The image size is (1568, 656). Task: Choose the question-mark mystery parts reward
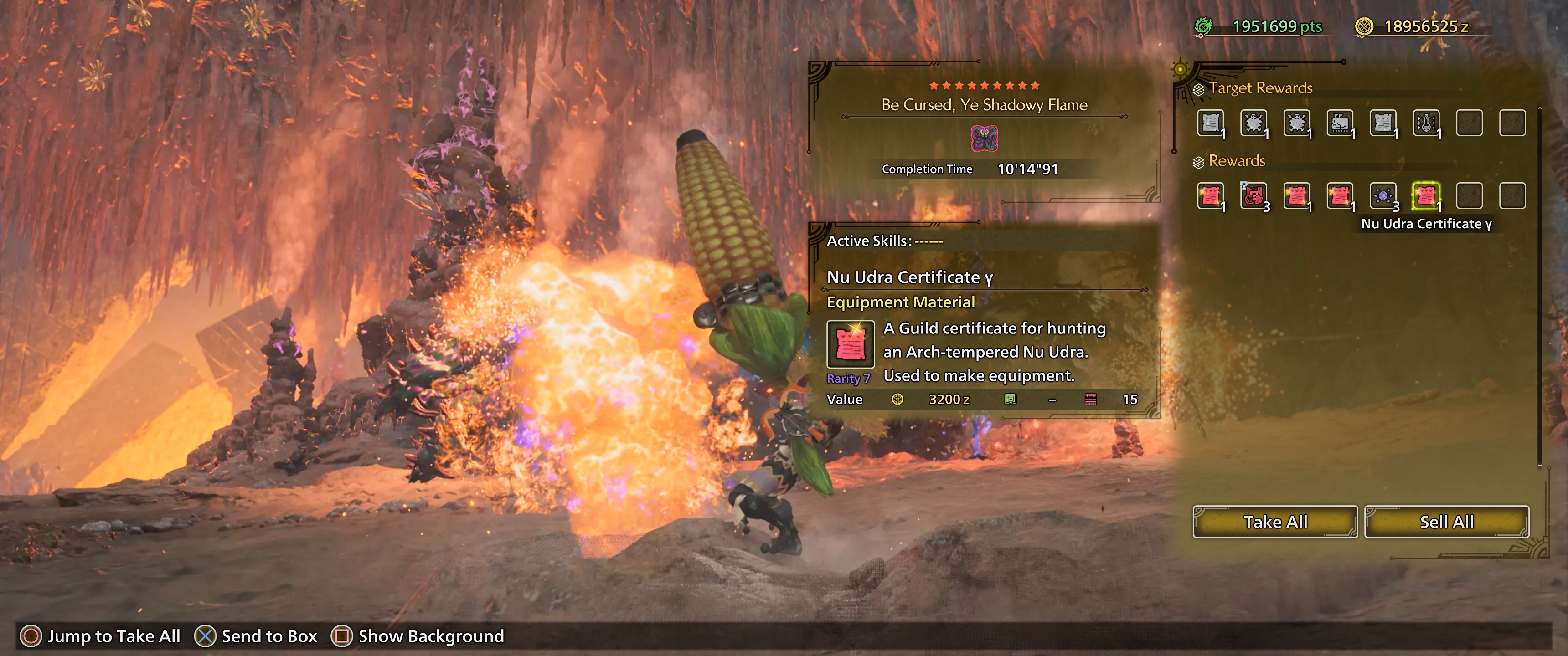[x=1254, y=196]
